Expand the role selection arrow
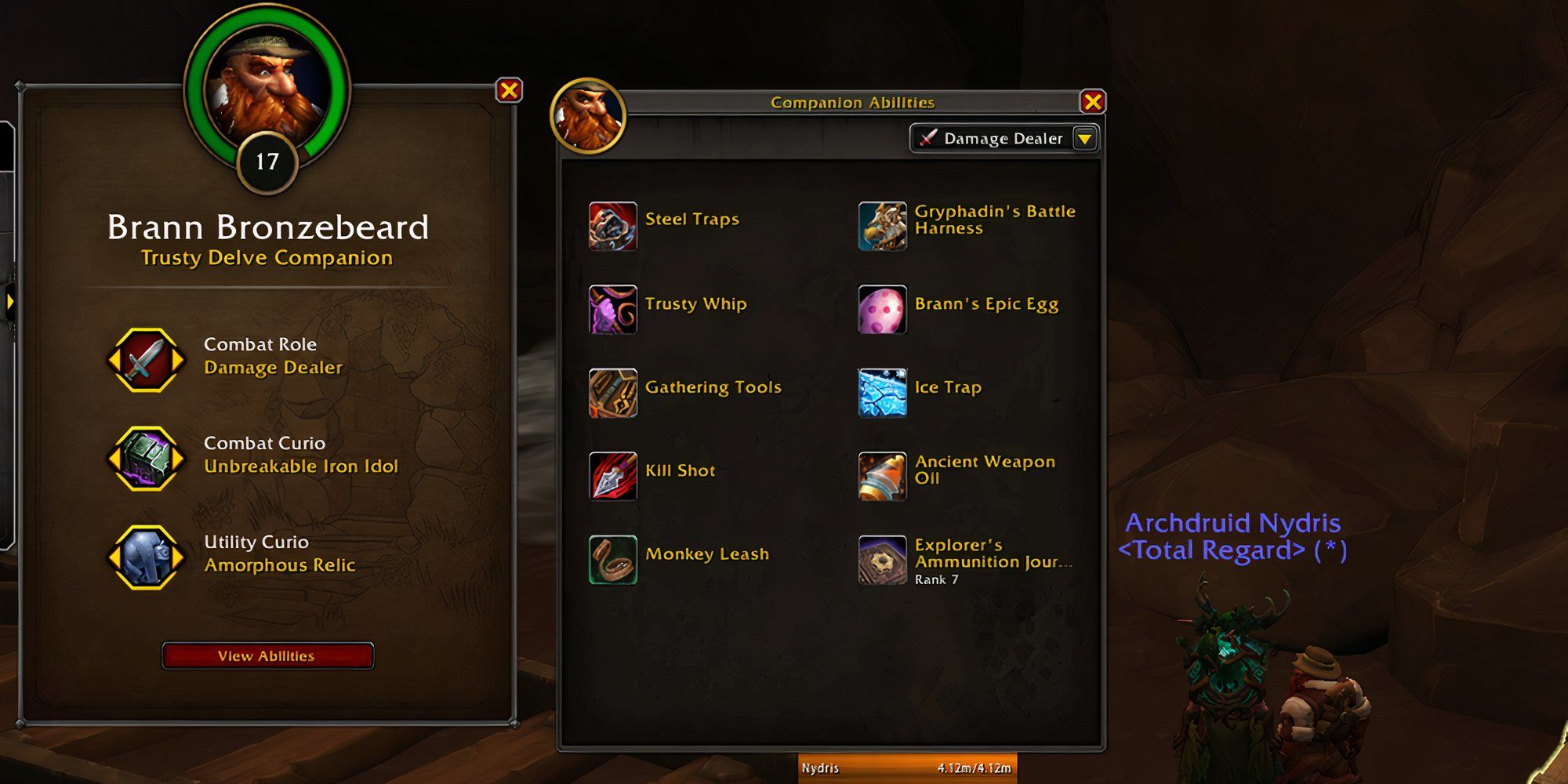Viewport: 1568px width, 784px height. point(1084,139)
